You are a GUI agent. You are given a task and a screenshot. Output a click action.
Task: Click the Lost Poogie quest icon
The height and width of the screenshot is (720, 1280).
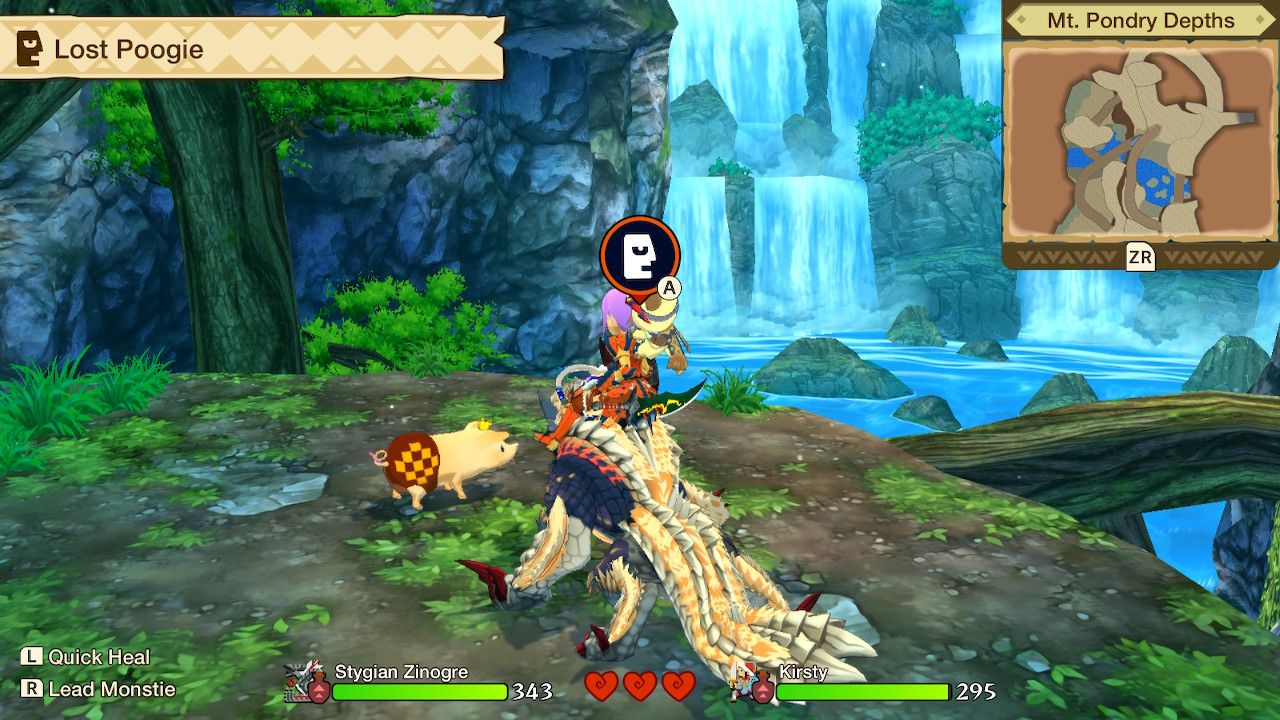click(x=27, y=47)
